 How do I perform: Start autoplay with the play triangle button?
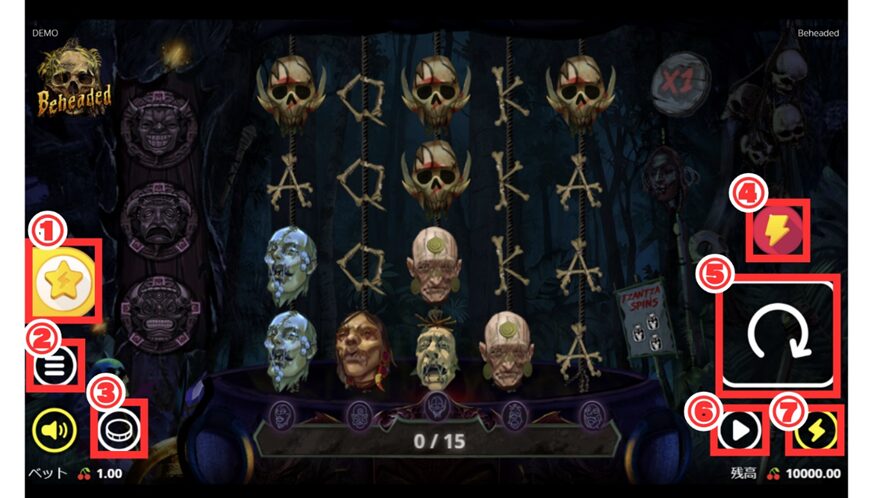(x=739, y=431)
